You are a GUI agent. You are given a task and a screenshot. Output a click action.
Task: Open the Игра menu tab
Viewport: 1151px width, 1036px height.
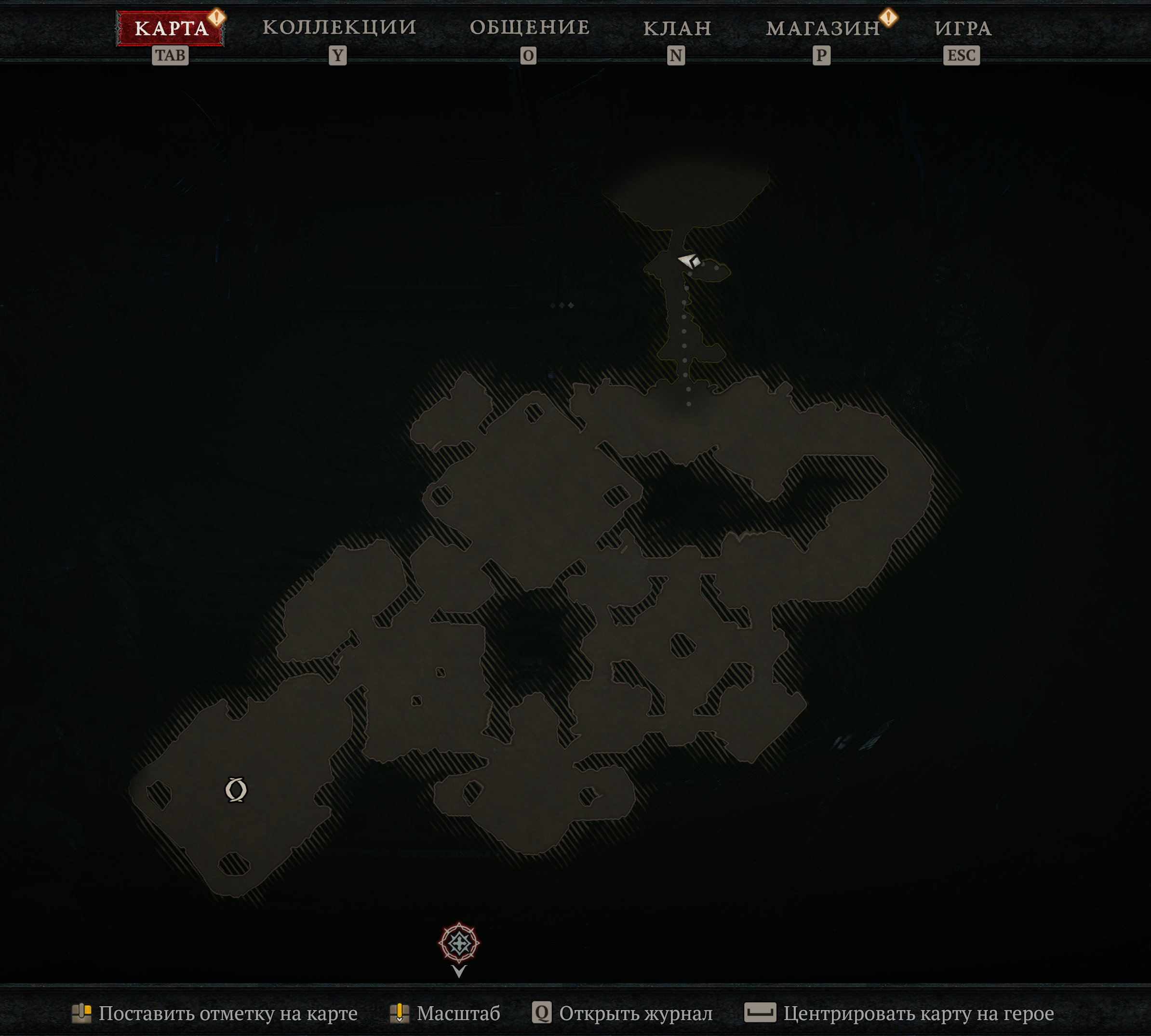click(x=963, y=28)
